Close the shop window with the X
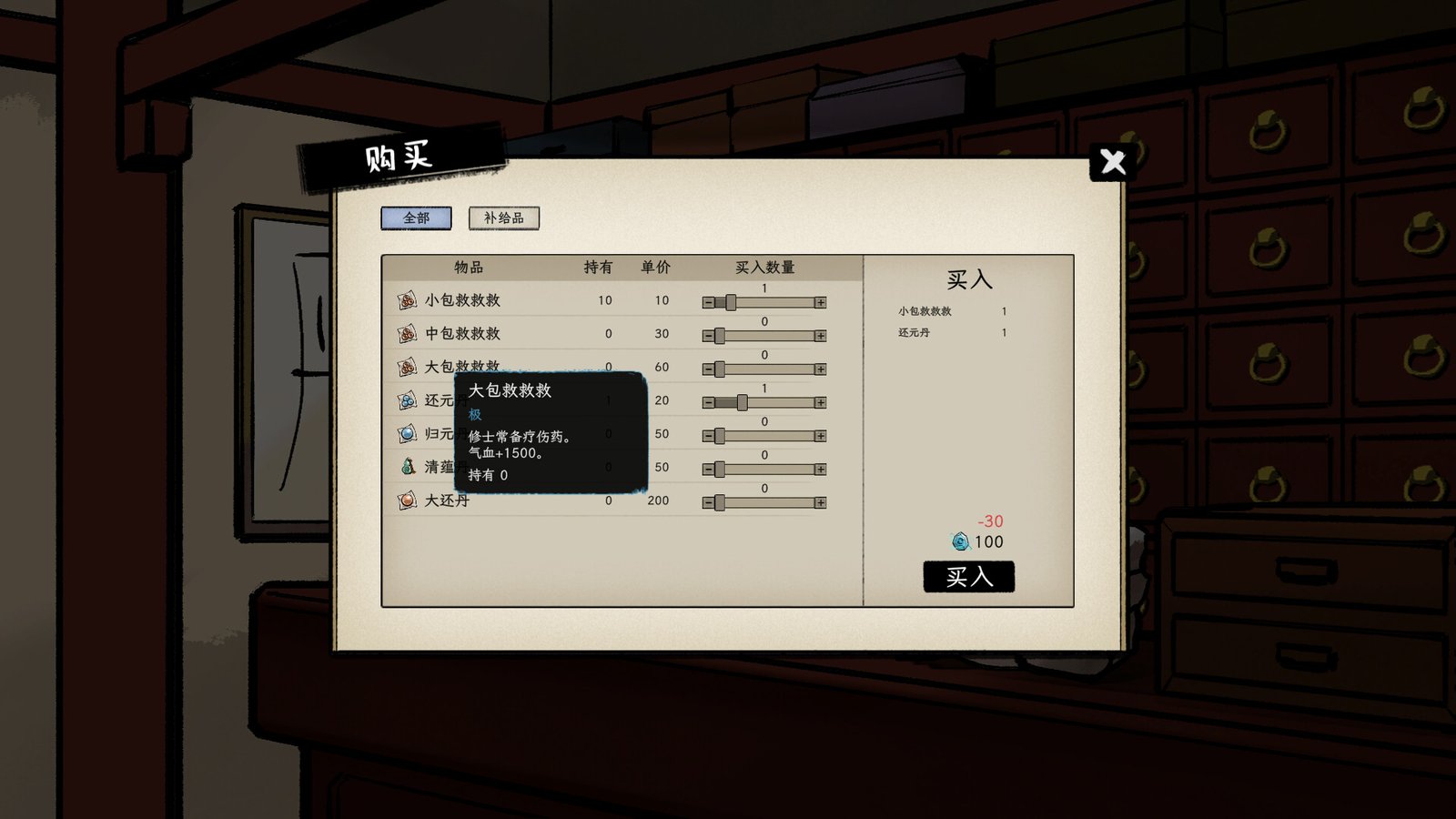The width and height of the screenshot is (1456, 819). click(x=1113, y=162)
